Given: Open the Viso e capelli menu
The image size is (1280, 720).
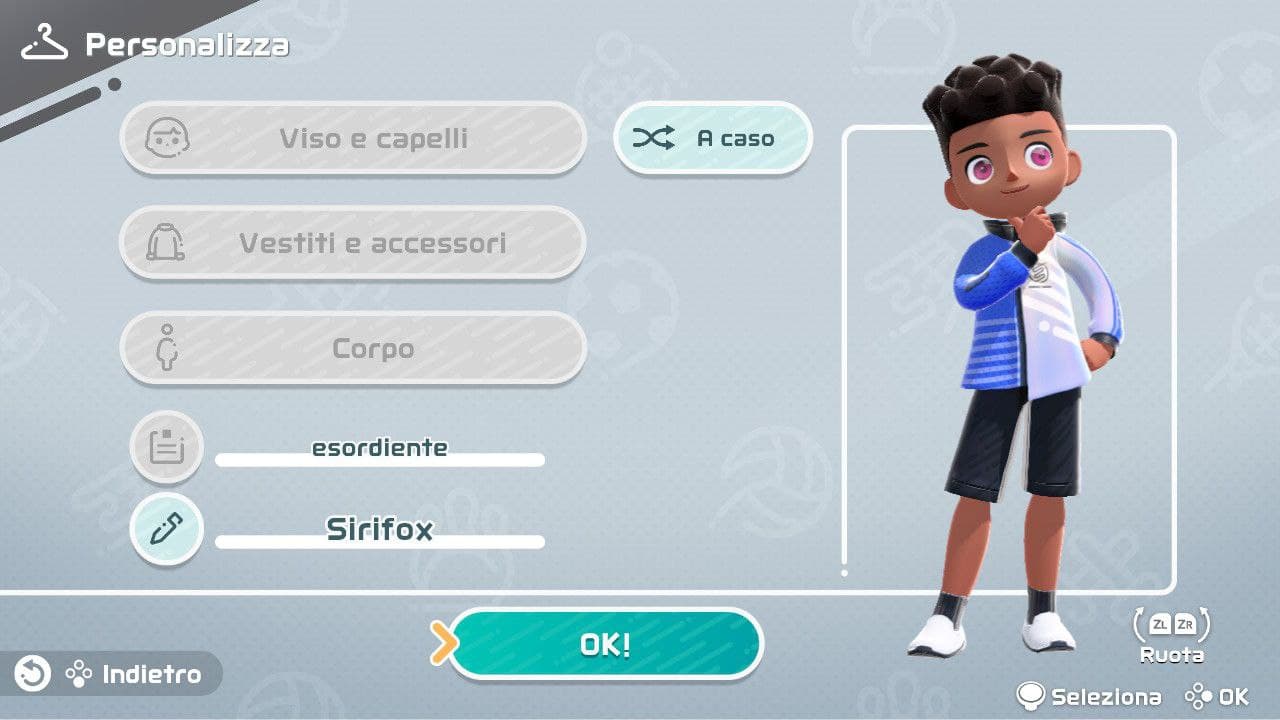Looking at the screenshot, I should (352, 138).
